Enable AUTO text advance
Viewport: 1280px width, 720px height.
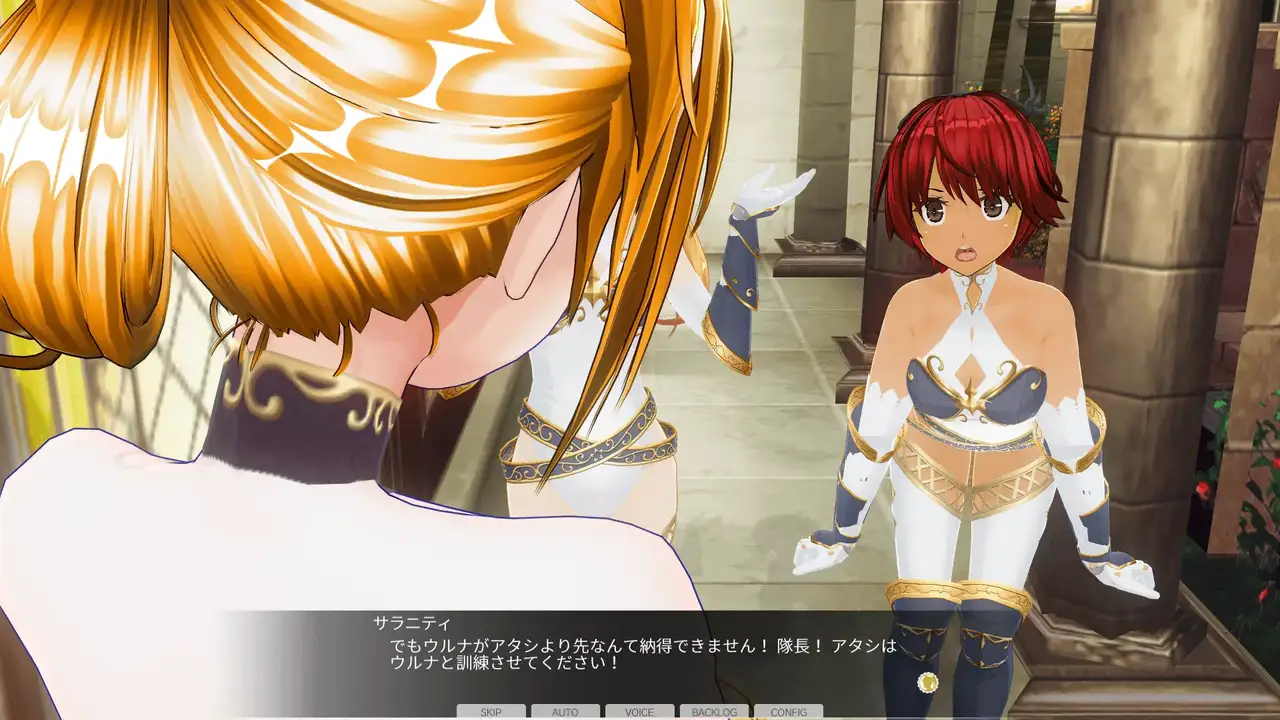(565, 712)
